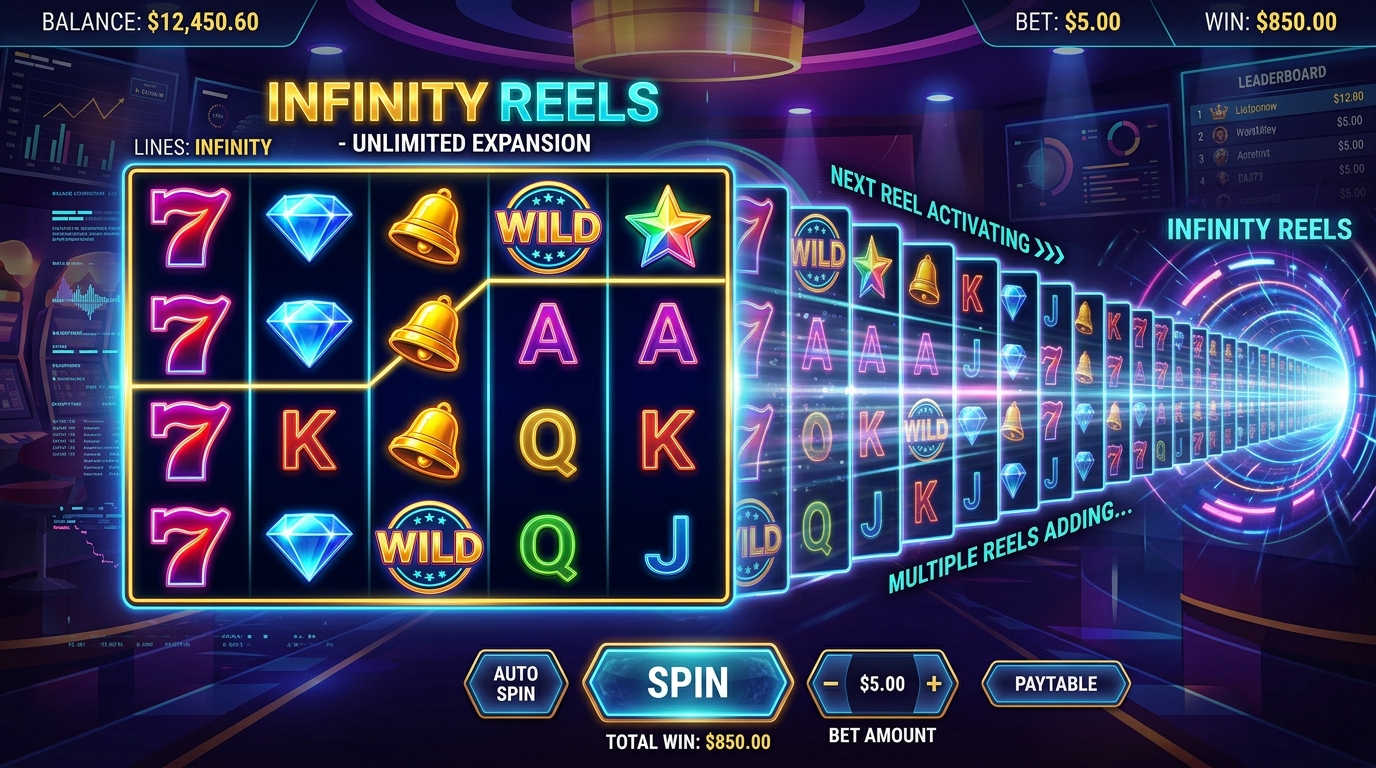The width and height of the screenshot is (1376, 768).
Task: Open the Paytable
Action: tap(1056, 684)
